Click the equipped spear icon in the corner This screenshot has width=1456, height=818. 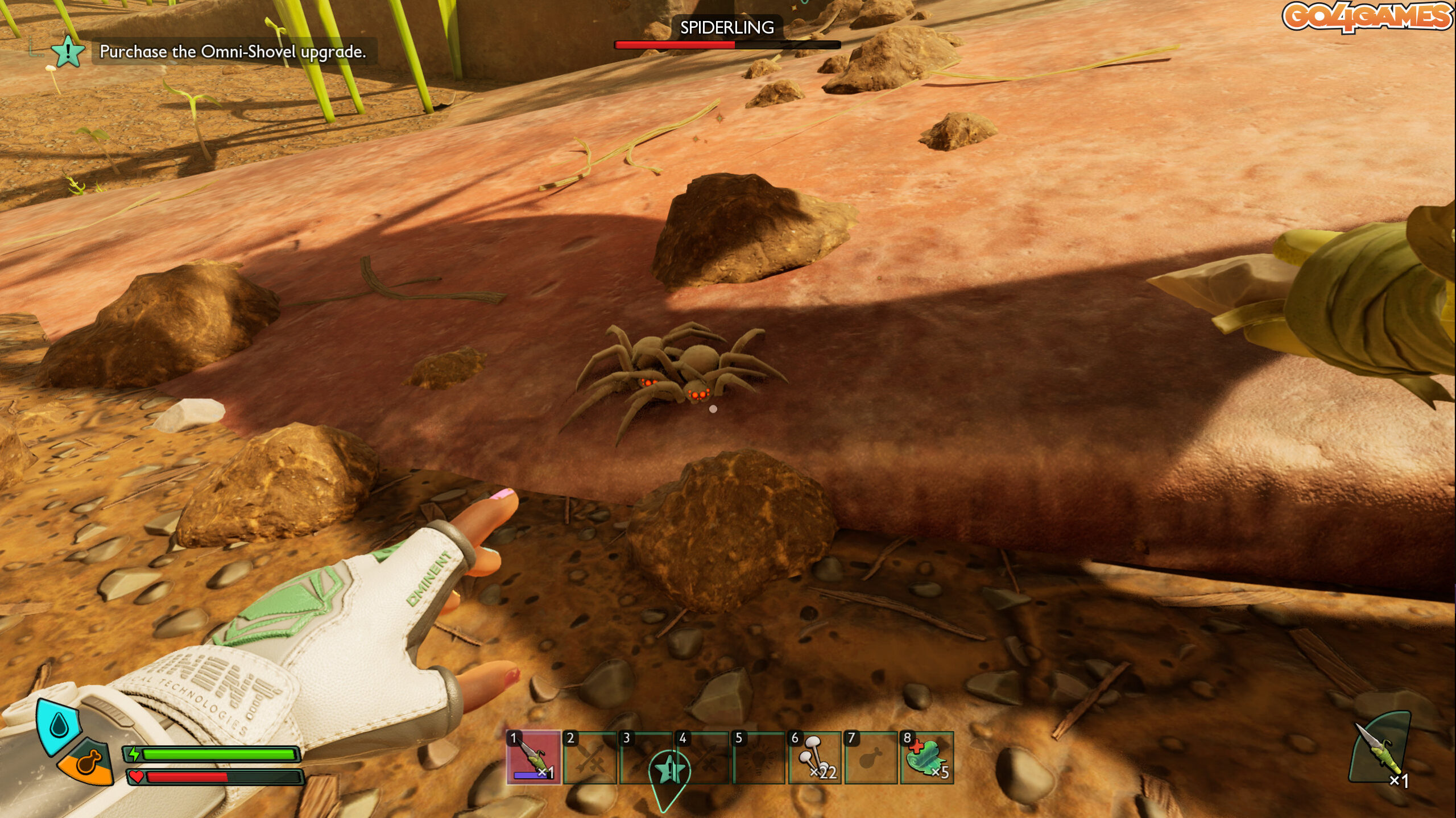point(1381,750)
